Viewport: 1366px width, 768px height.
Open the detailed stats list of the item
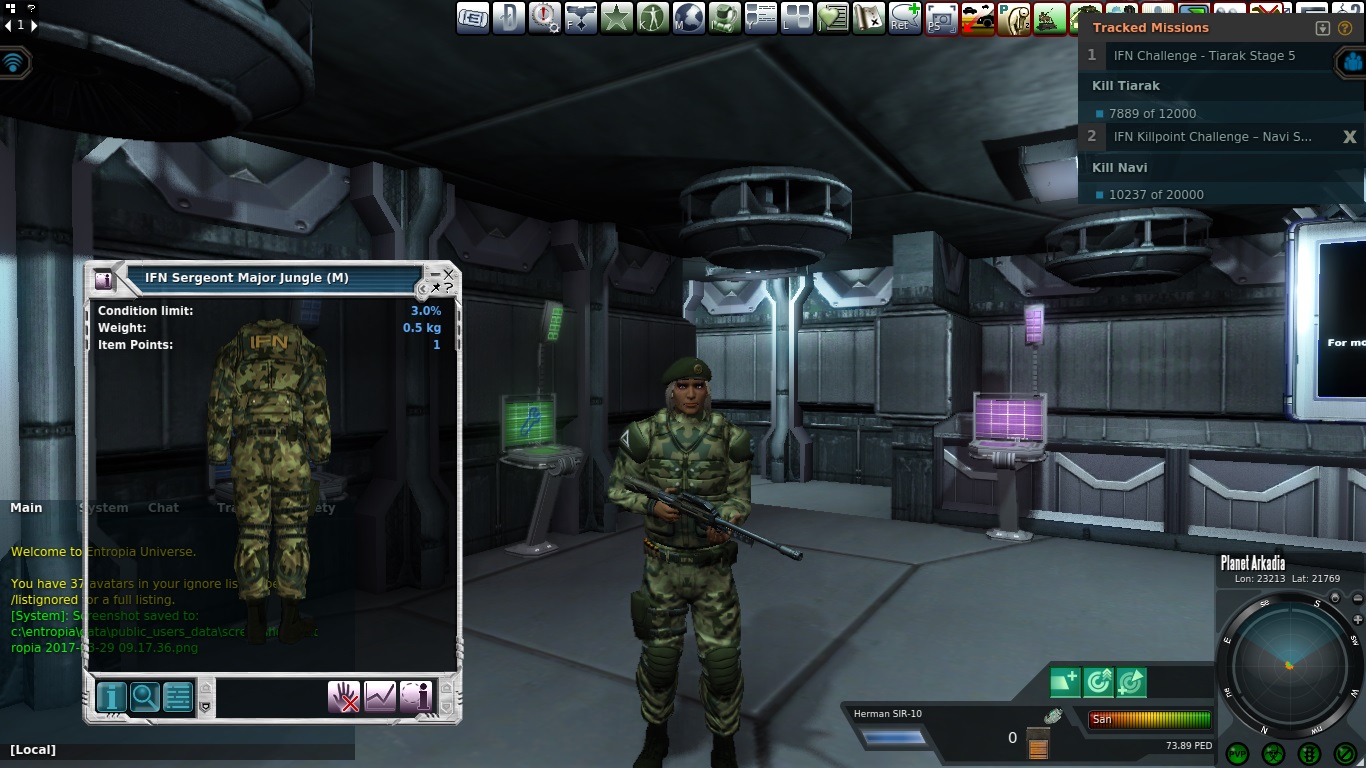click(178, 696)
